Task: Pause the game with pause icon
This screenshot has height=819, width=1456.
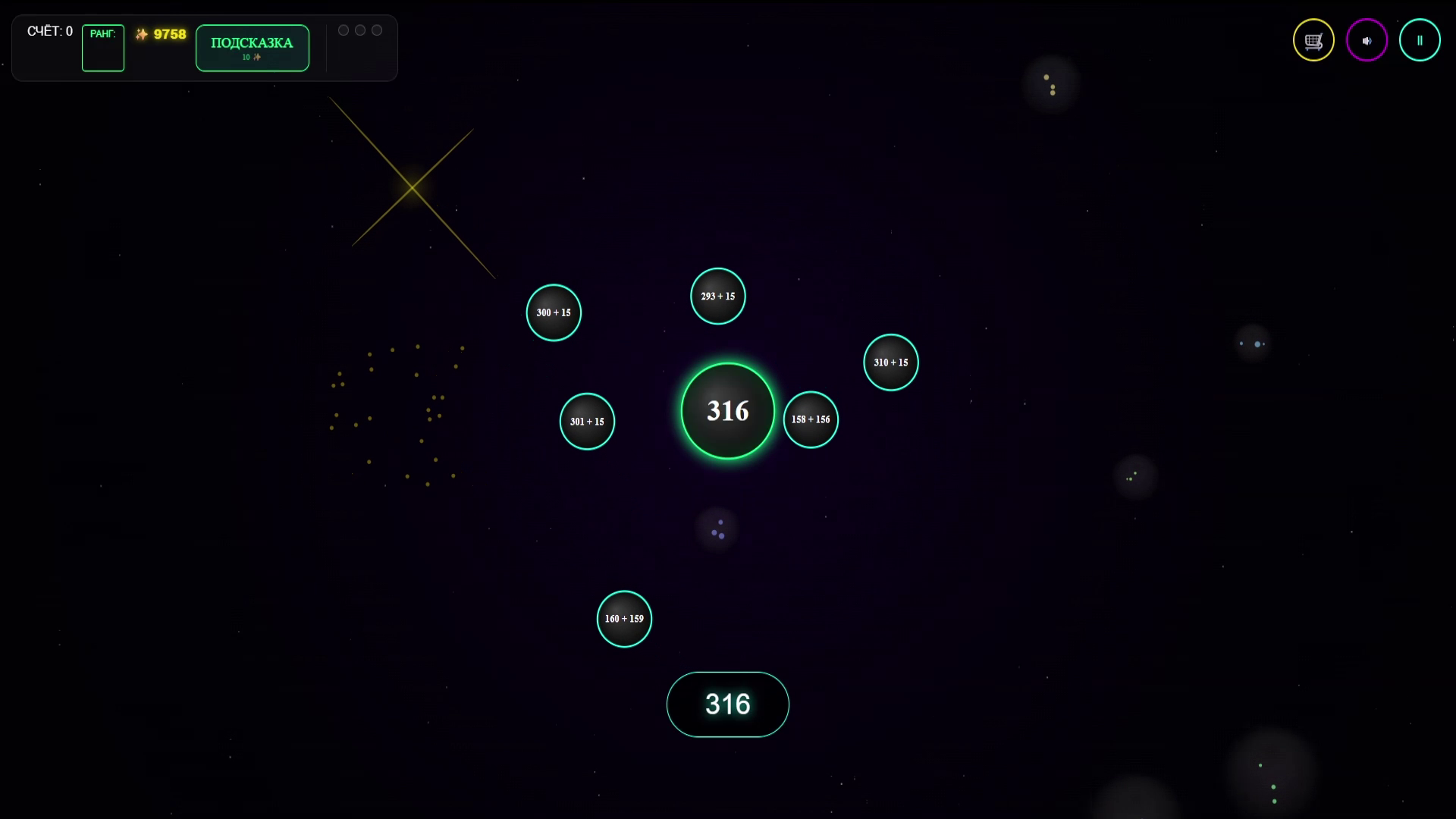Action: click(1420, 39)
